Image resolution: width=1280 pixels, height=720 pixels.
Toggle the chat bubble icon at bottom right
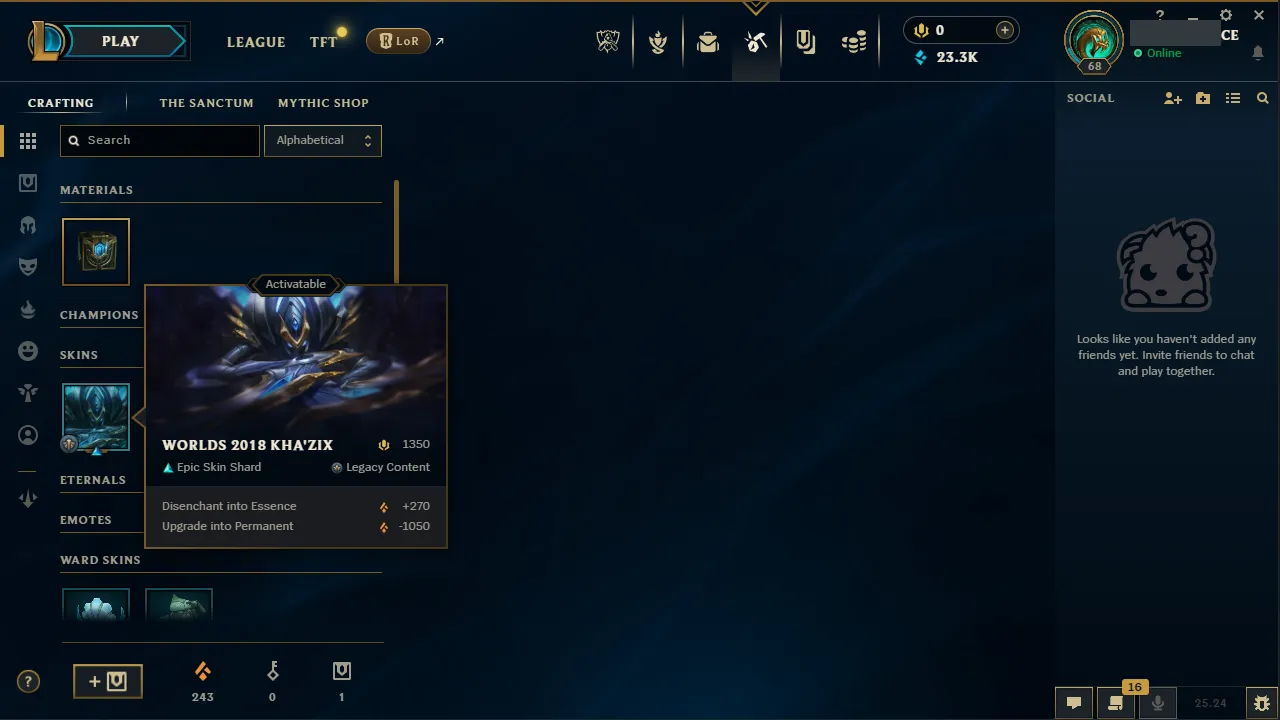(x=1073, y=702)
